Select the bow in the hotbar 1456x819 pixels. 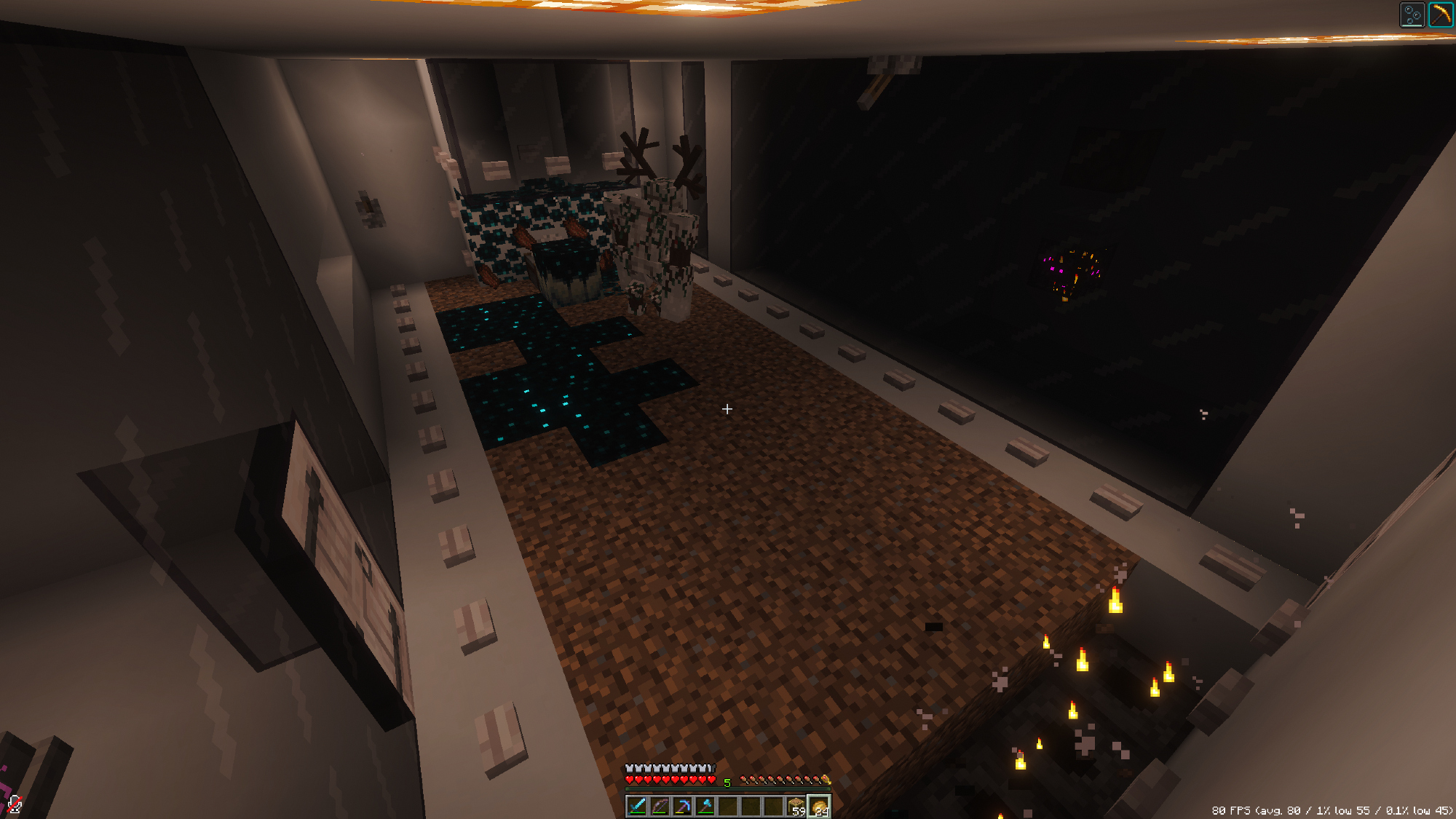tap(660, 806)
